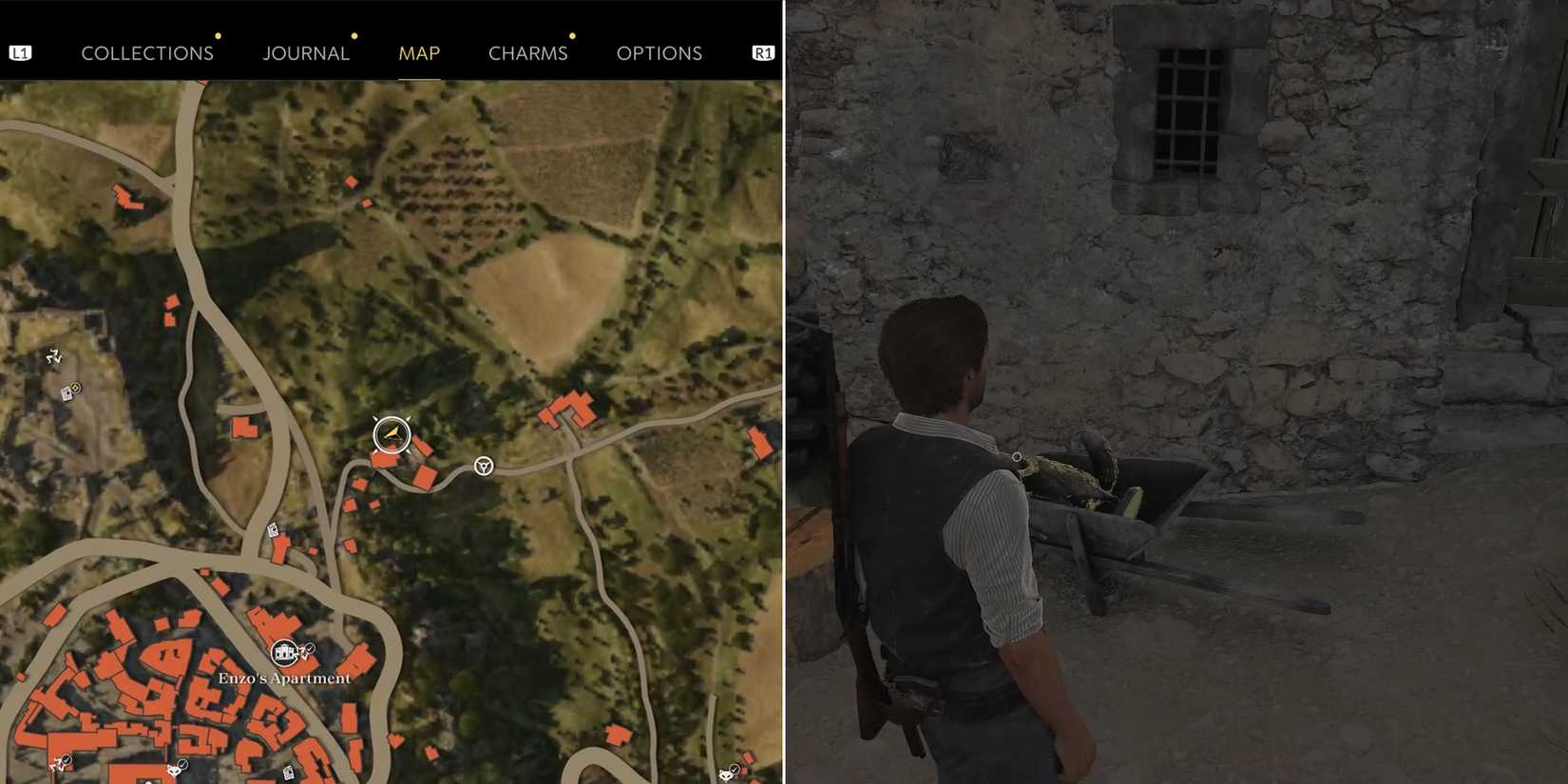Click the triskelion symbol icon on western map area
Image resolution: width=1568 pixels, height=784 pixels.
53,356
